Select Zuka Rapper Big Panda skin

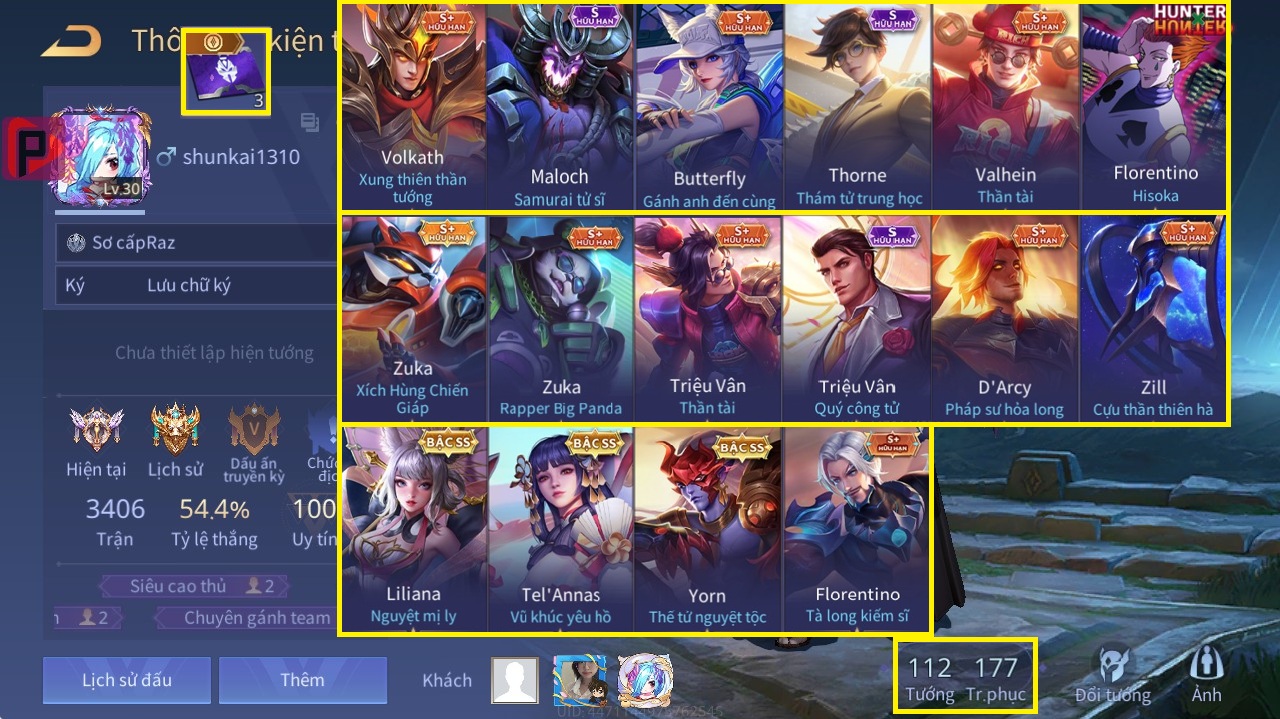[x=559, y=318]
